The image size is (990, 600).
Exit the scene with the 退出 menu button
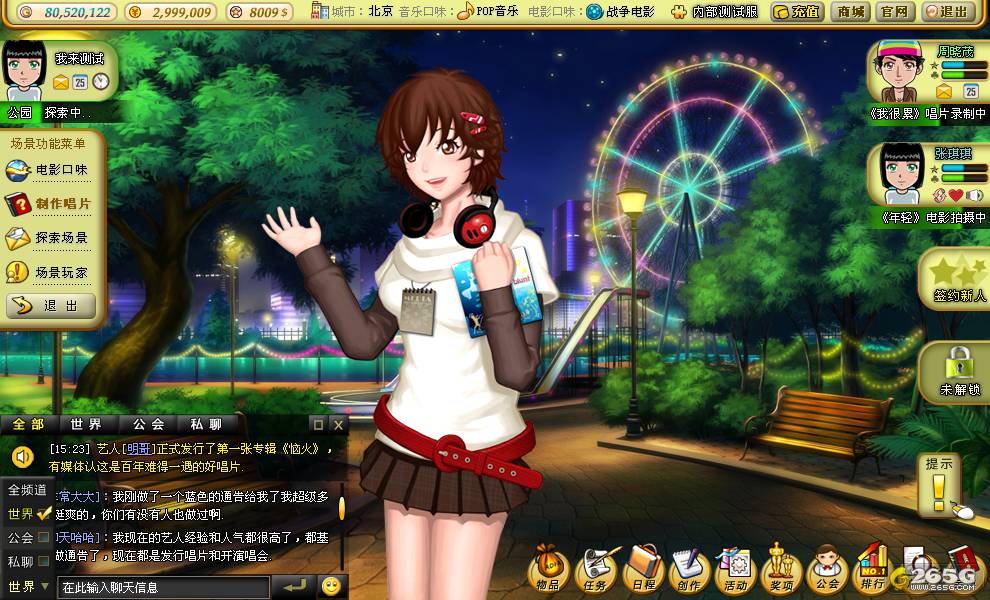coord(52,306)
